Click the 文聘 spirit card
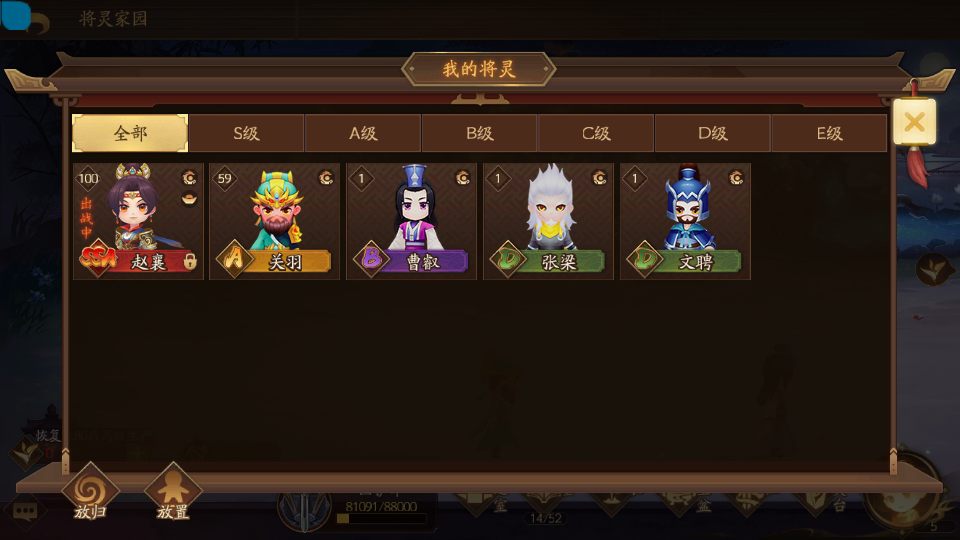 (x=685, y=221)
